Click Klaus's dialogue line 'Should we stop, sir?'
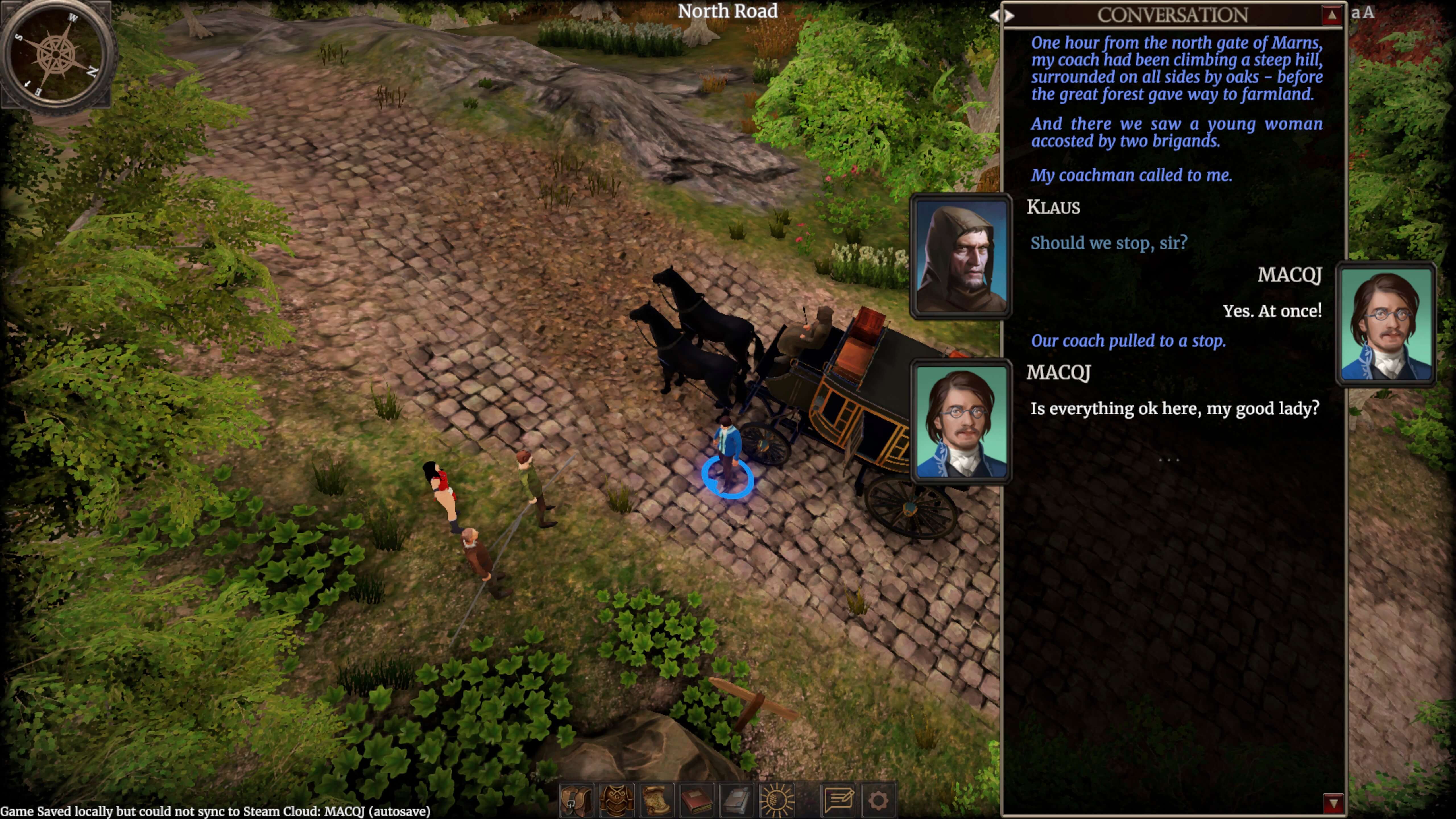This screenshot has width=1456, height=819. (x=1109, y=243)
